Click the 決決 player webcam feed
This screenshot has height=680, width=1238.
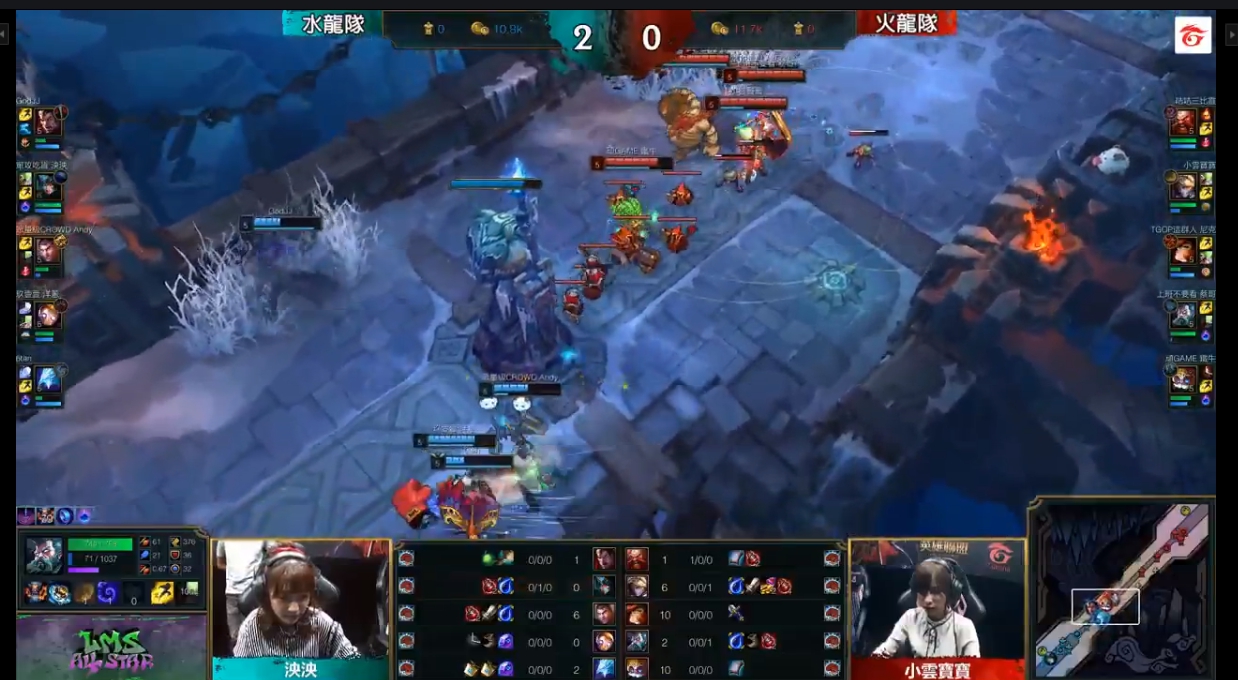(300, 598)
